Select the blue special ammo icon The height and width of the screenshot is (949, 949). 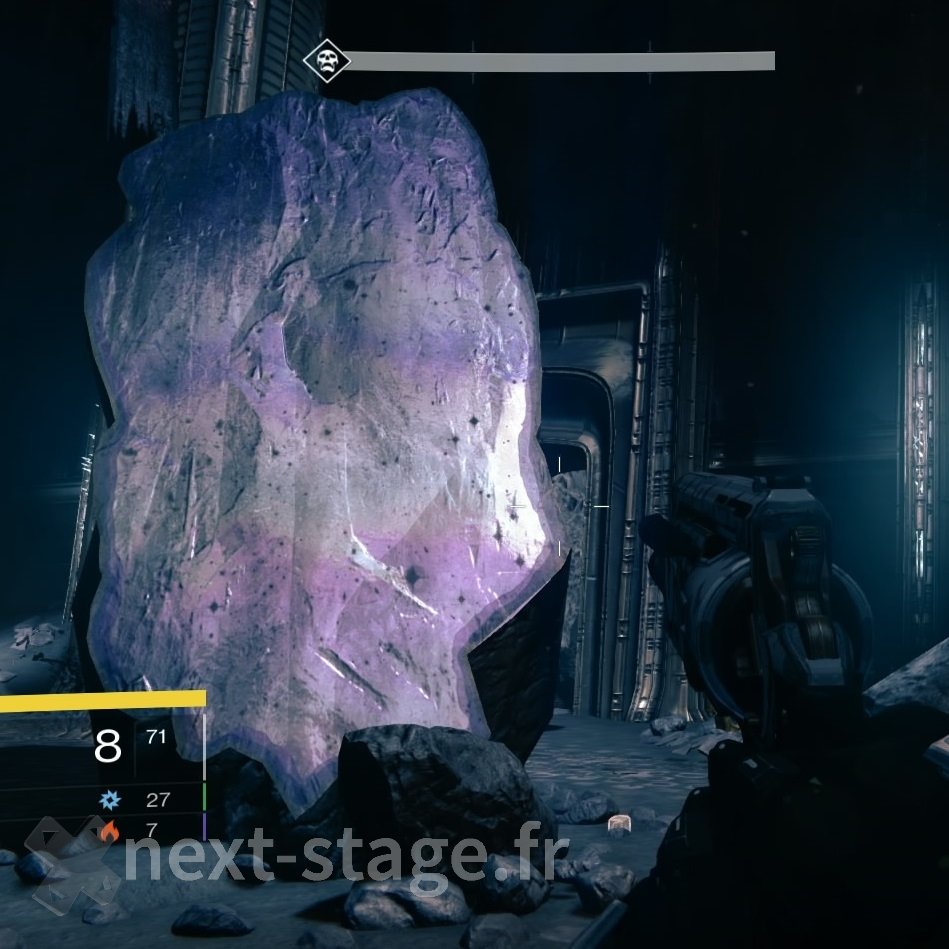(108, 800)
